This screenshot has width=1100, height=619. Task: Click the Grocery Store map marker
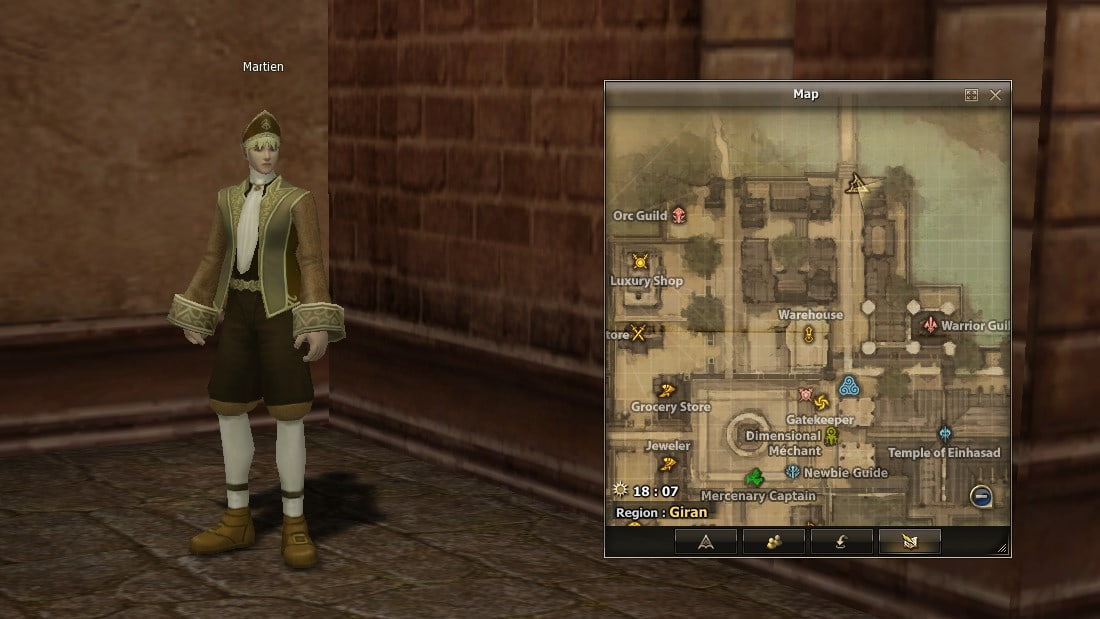pyautogui.click(x=668, y=389)
